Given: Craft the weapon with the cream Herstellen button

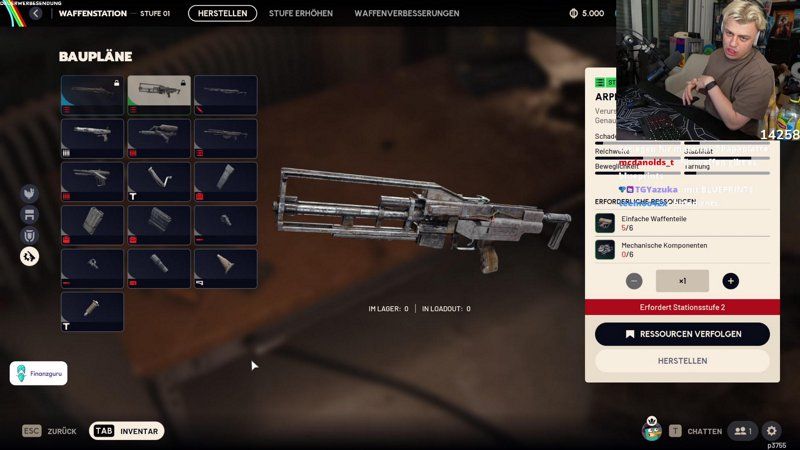Looking at the screenshot, I should point(682,361).
